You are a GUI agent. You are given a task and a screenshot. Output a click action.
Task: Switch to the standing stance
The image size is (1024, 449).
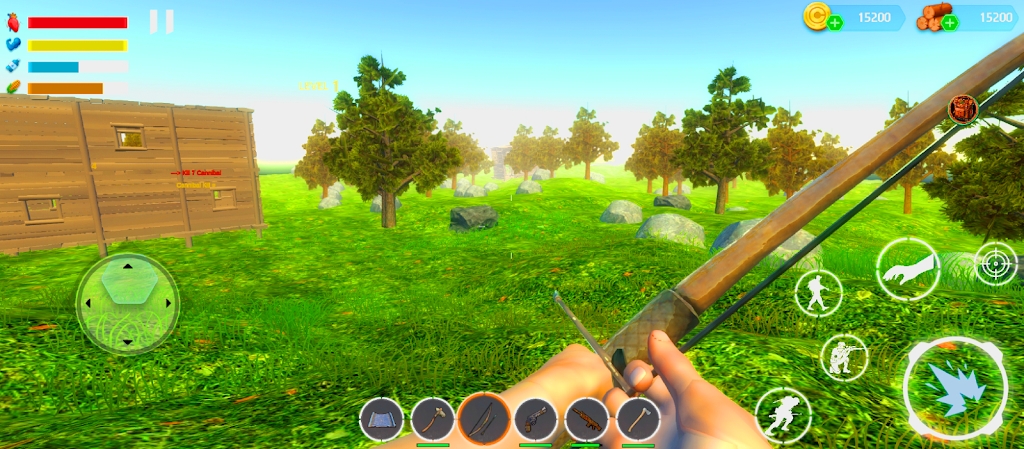[x=818, y=292]
